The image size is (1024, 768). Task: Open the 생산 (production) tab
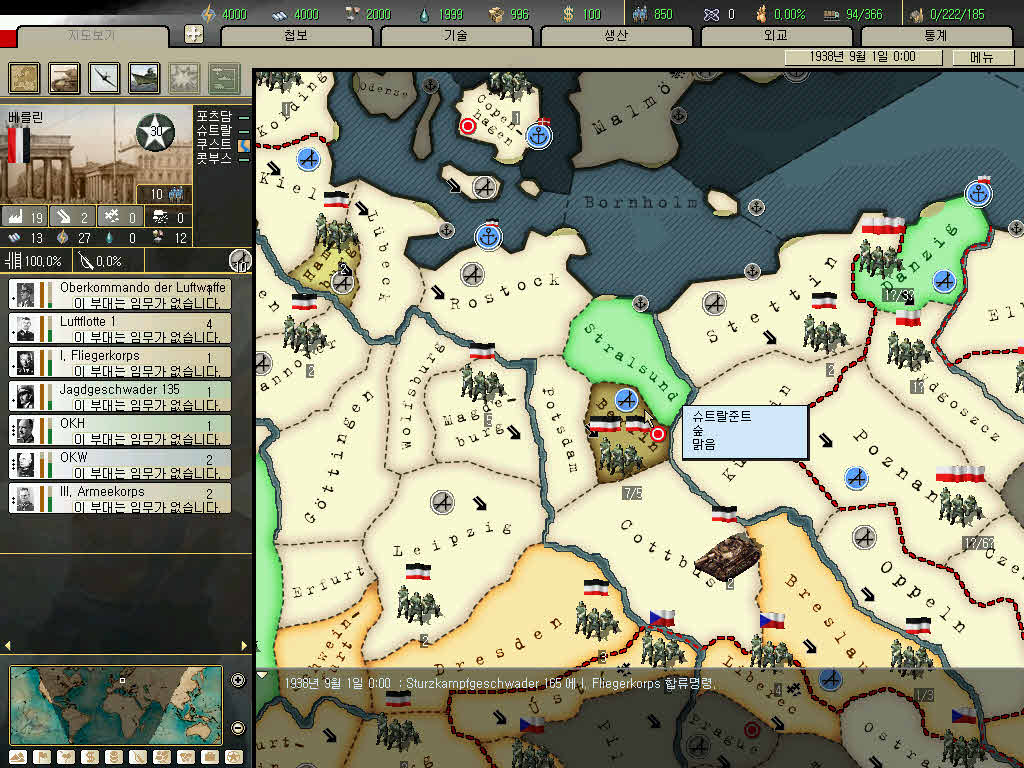[615, 35]
